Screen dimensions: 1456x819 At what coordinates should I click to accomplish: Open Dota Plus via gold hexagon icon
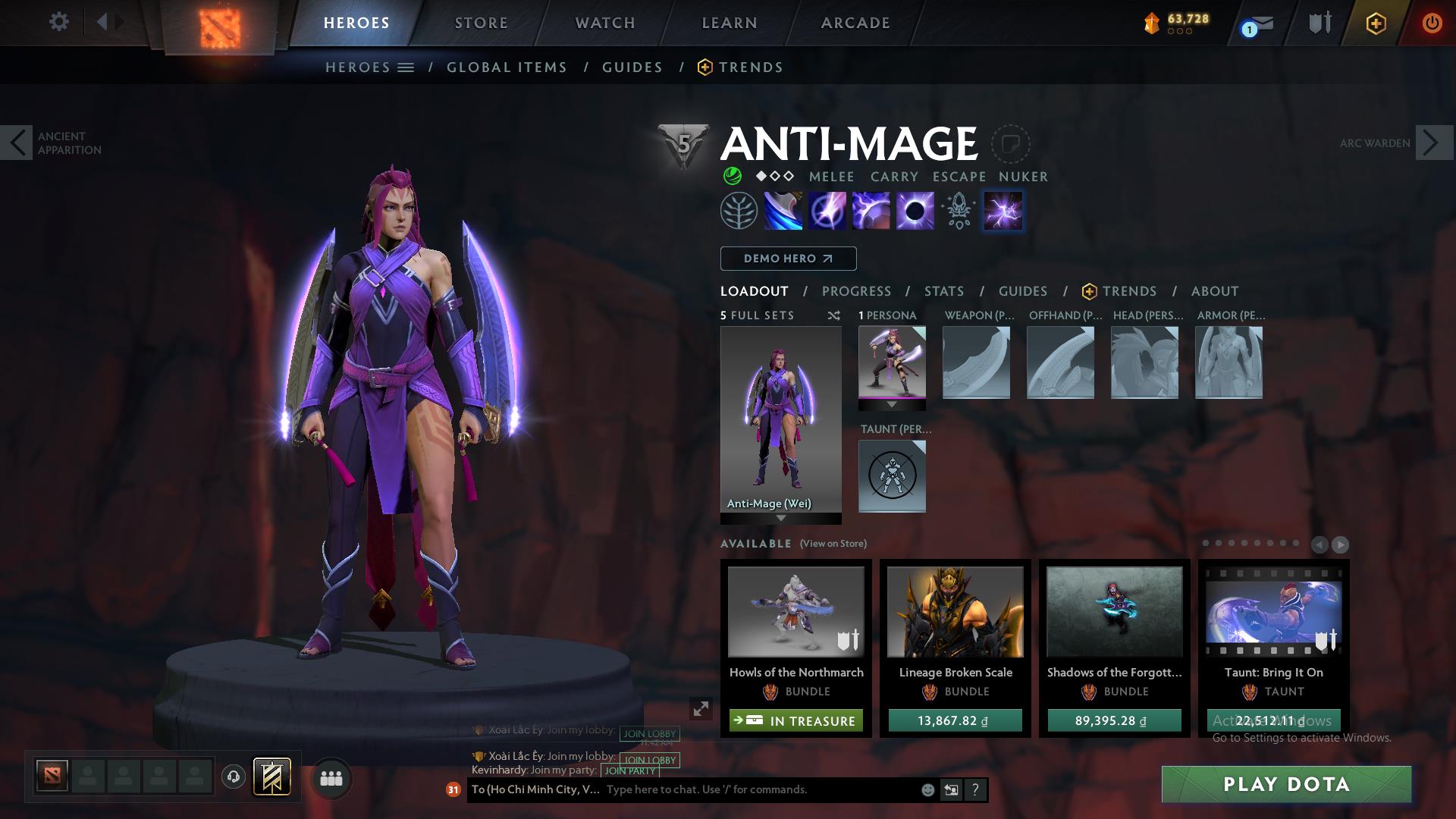coord(1376,24)
